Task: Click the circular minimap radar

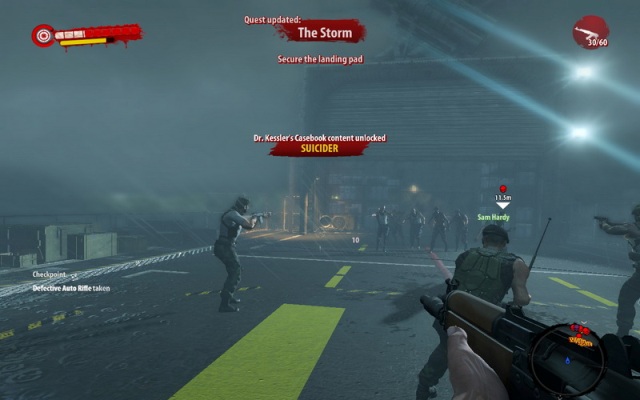Action: click(573, 360)
